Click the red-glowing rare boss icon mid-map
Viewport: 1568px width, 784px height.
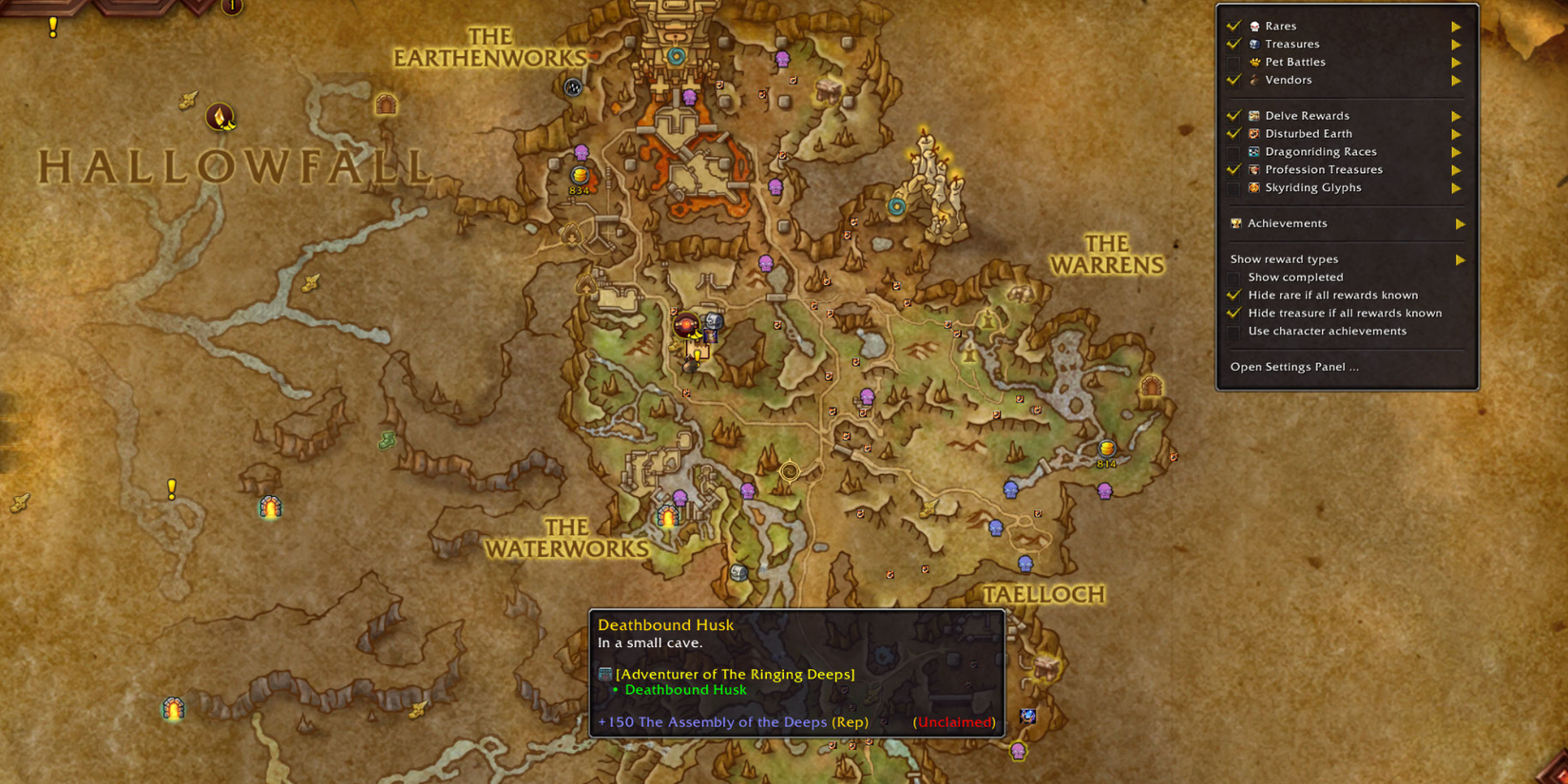[x=686, y=323]
